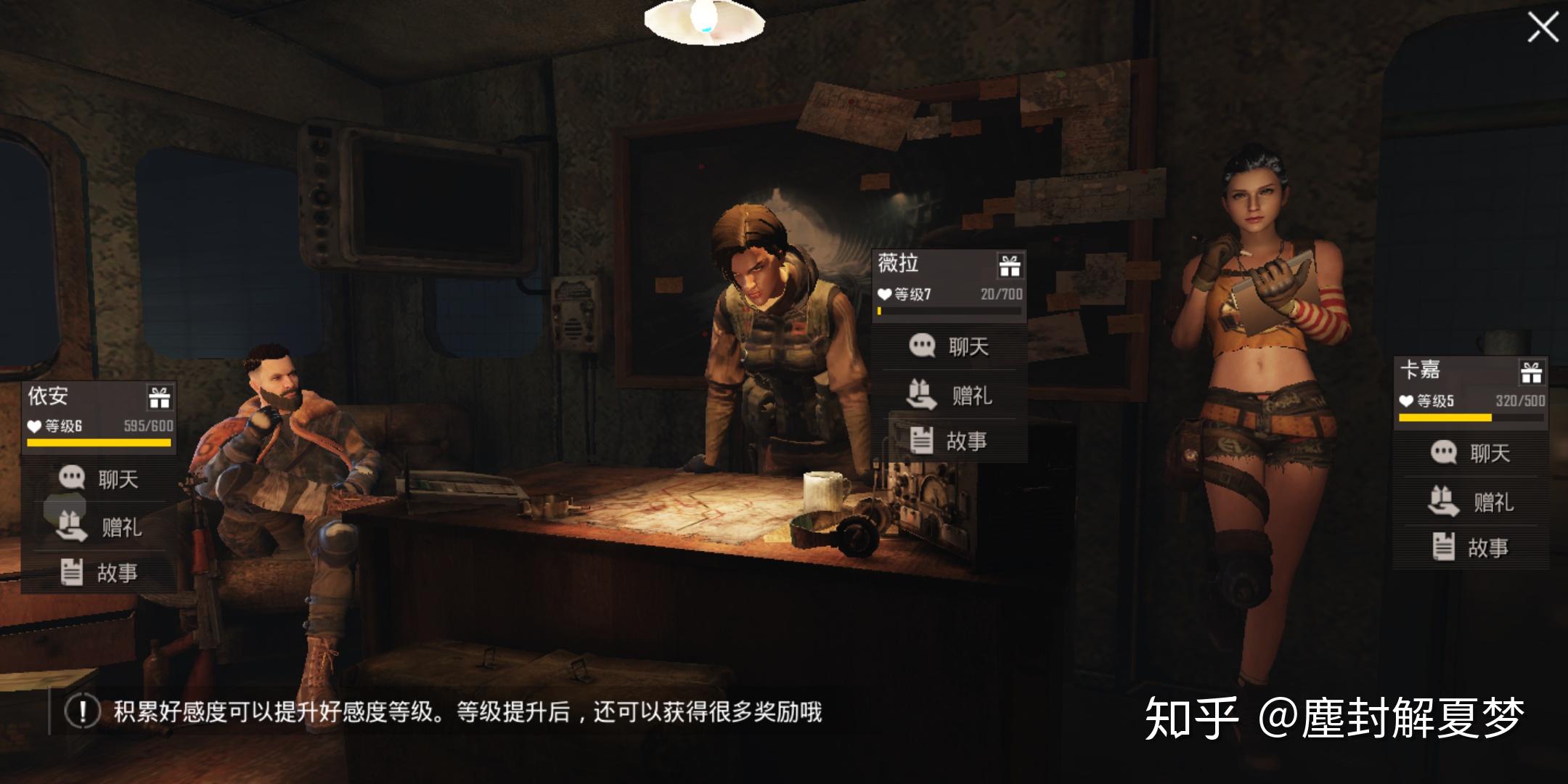Viewport: 1568px width, 784px height.
Task: Start a chat with 薇拉 (聊天)
Action: coord(949,346)
